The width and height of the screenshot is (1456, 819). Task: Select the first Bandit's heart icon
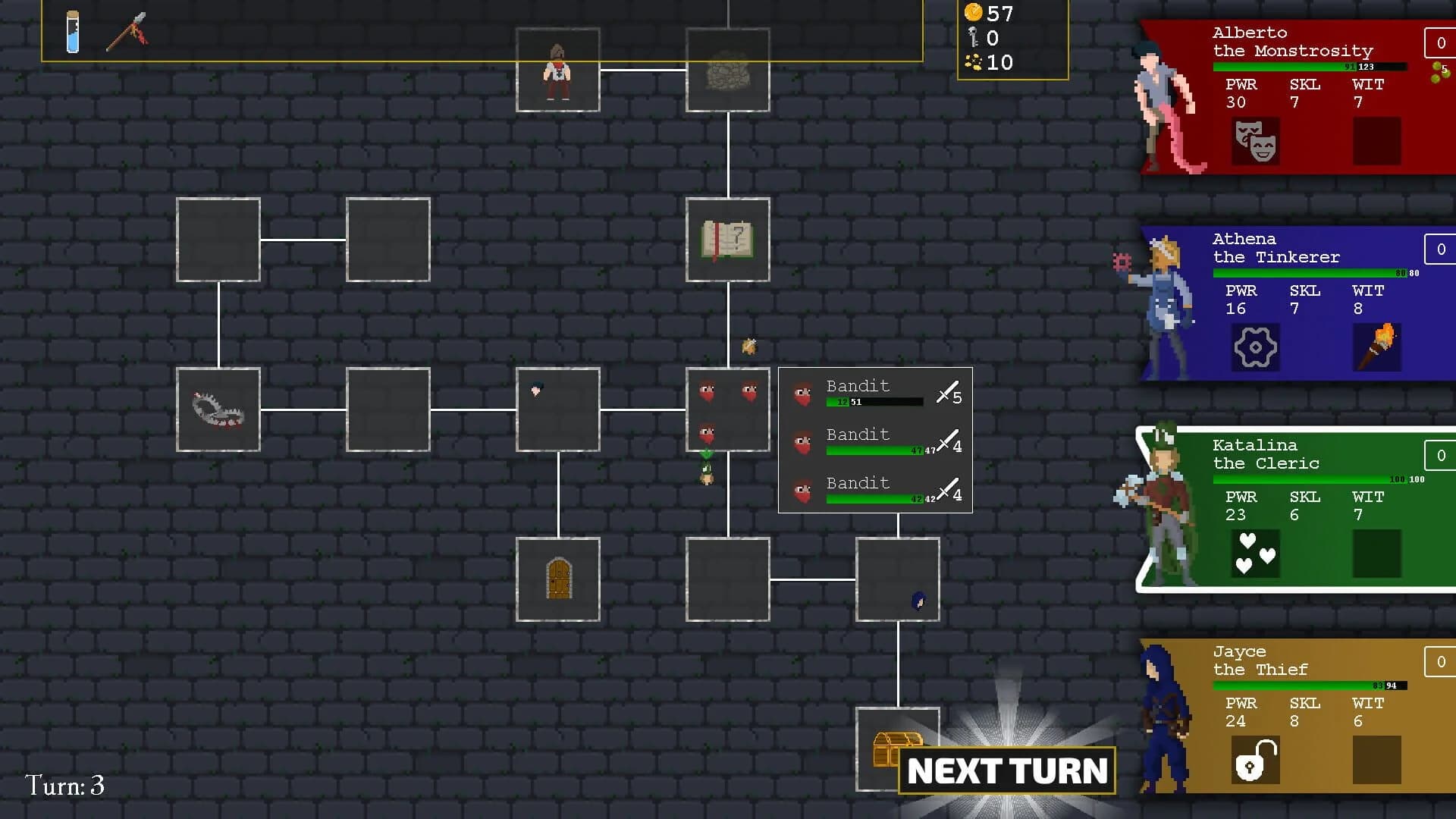pyautogui.click(x=802, y=394)
